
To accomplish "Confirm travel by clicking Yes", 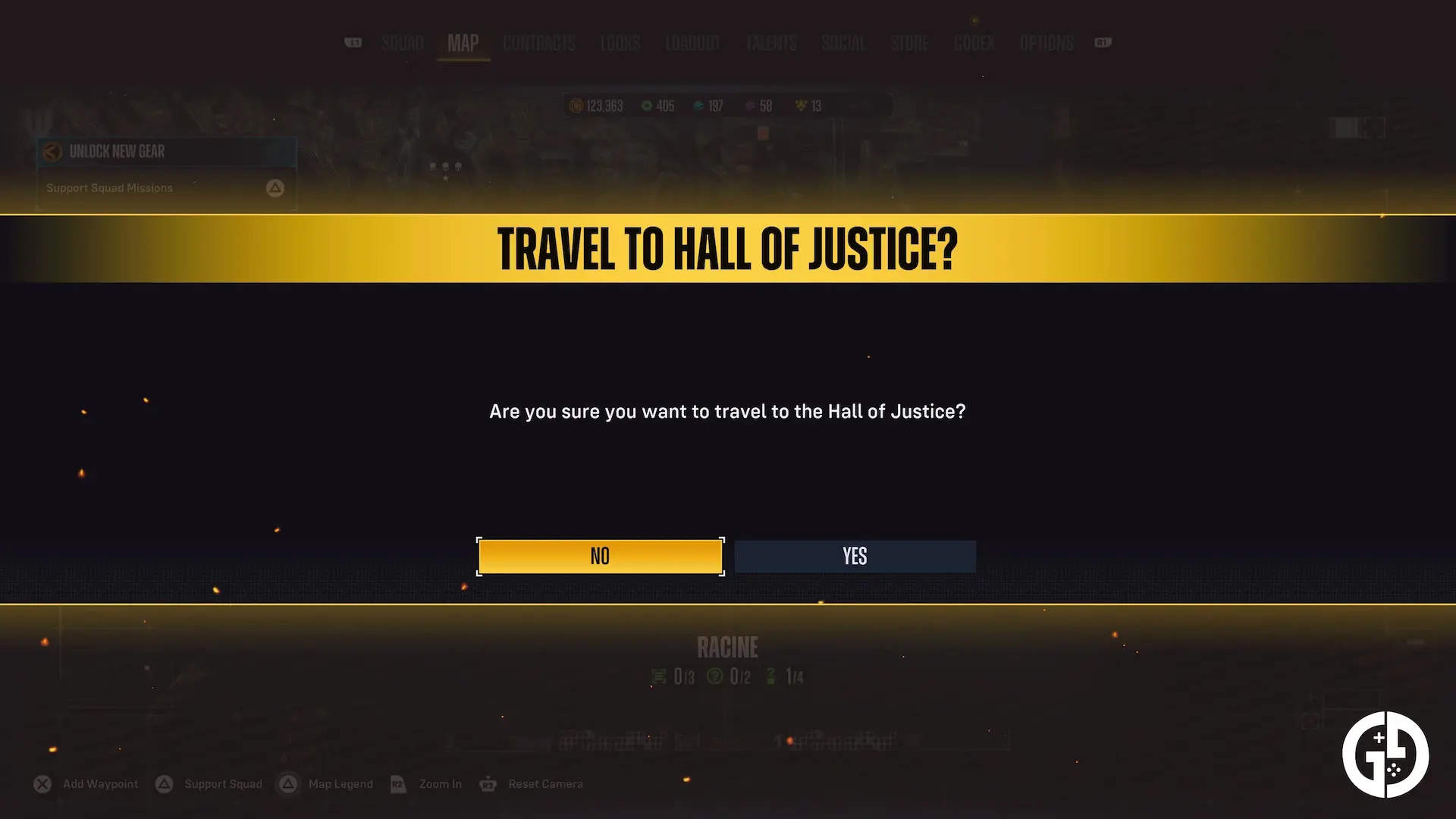I will 855,556.
